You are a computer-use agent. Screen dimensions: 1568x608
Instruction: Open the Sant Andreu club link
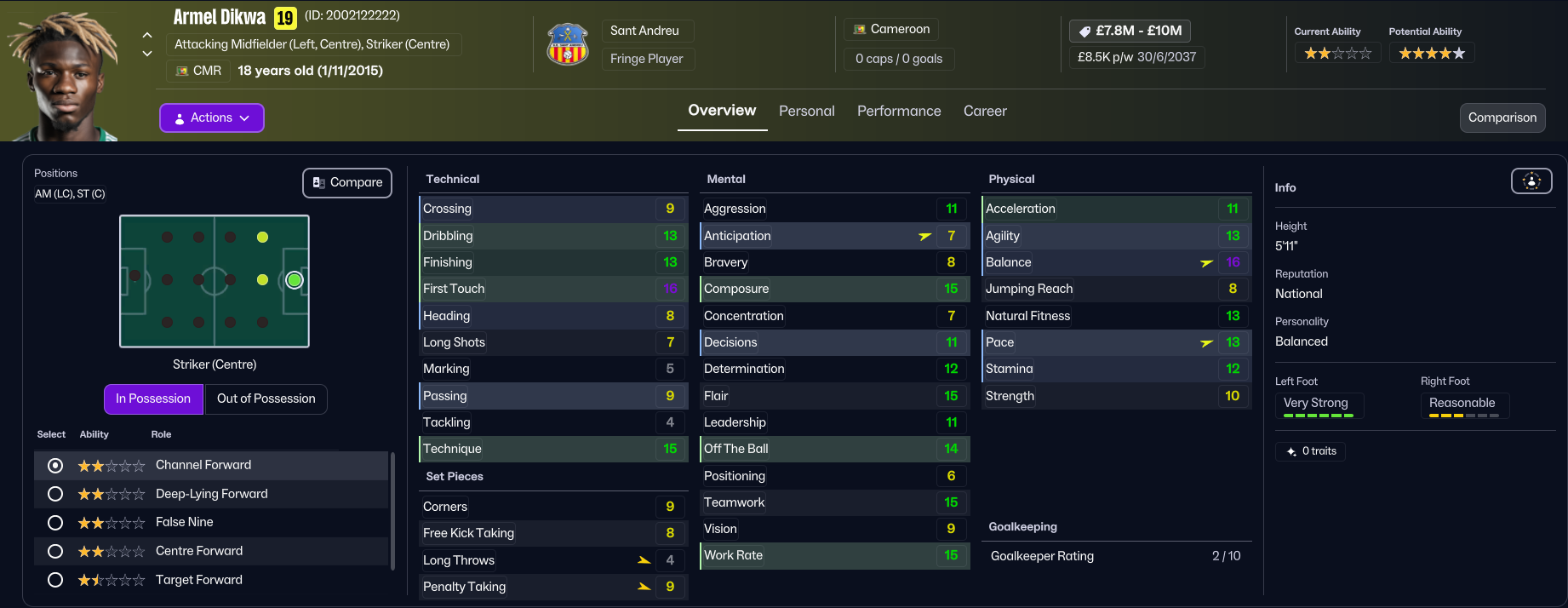click(644, 31)
